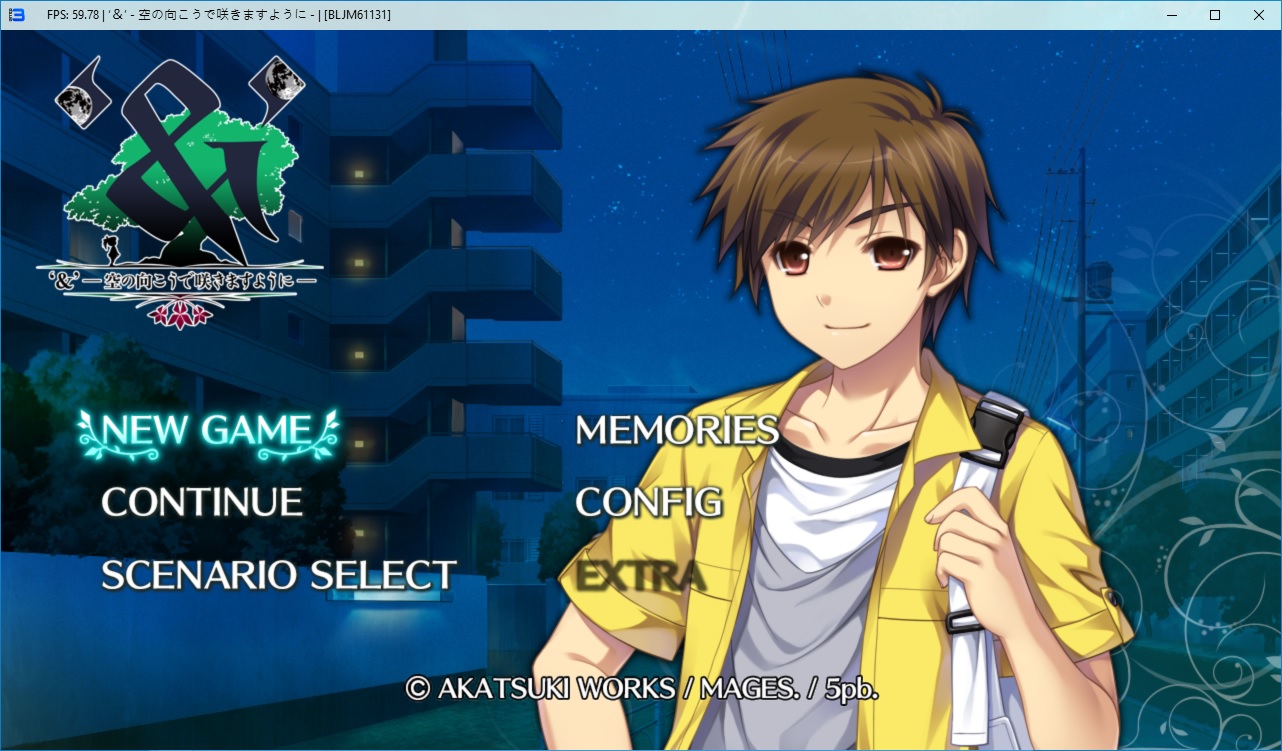Start a NEW GAME
The image size is (1282, 751).
click(207, 430)
